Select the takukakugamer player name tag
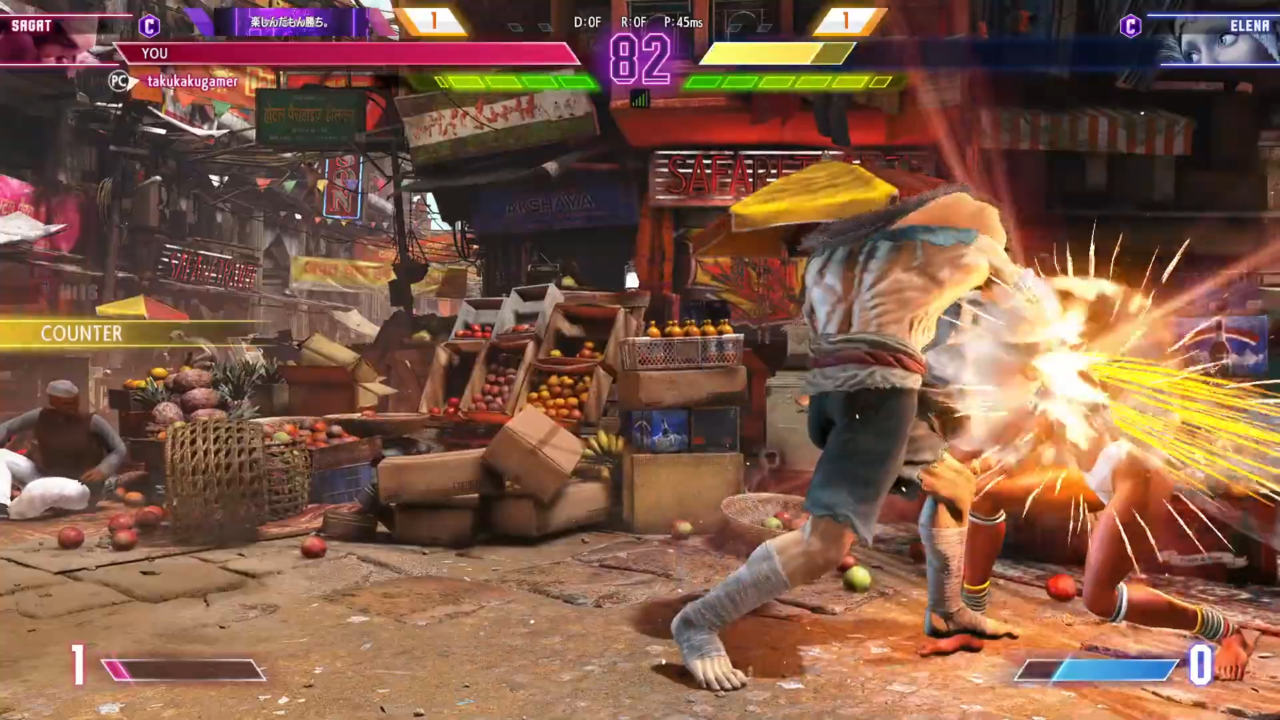 coord(192,80)
